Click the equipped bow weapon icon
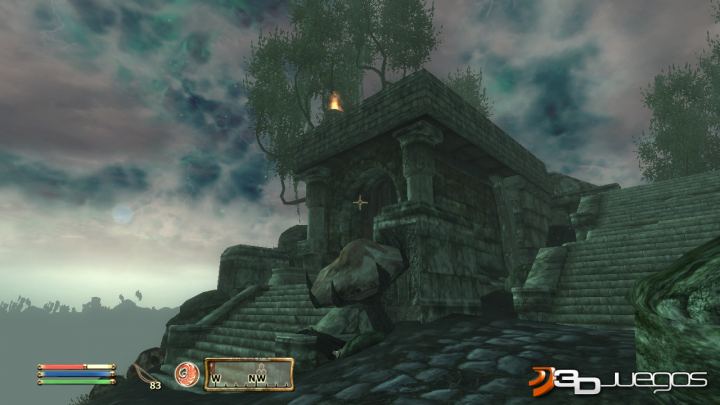Image resolution: width=720 pixels, height=405 pixels. pos(143,372)
